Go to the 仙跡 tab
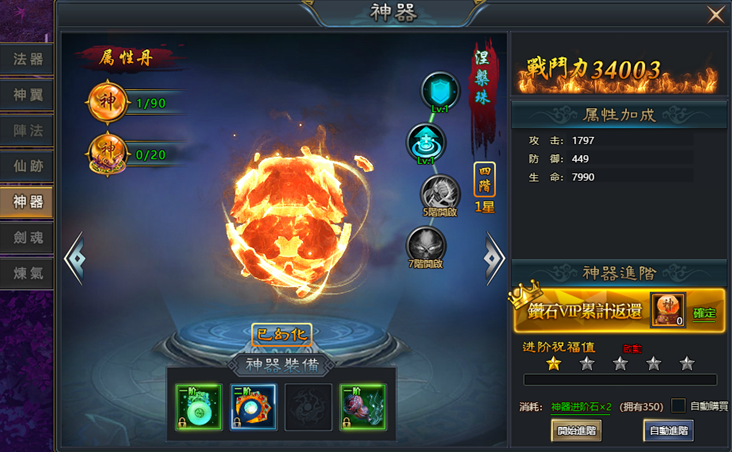 point(28,167)
